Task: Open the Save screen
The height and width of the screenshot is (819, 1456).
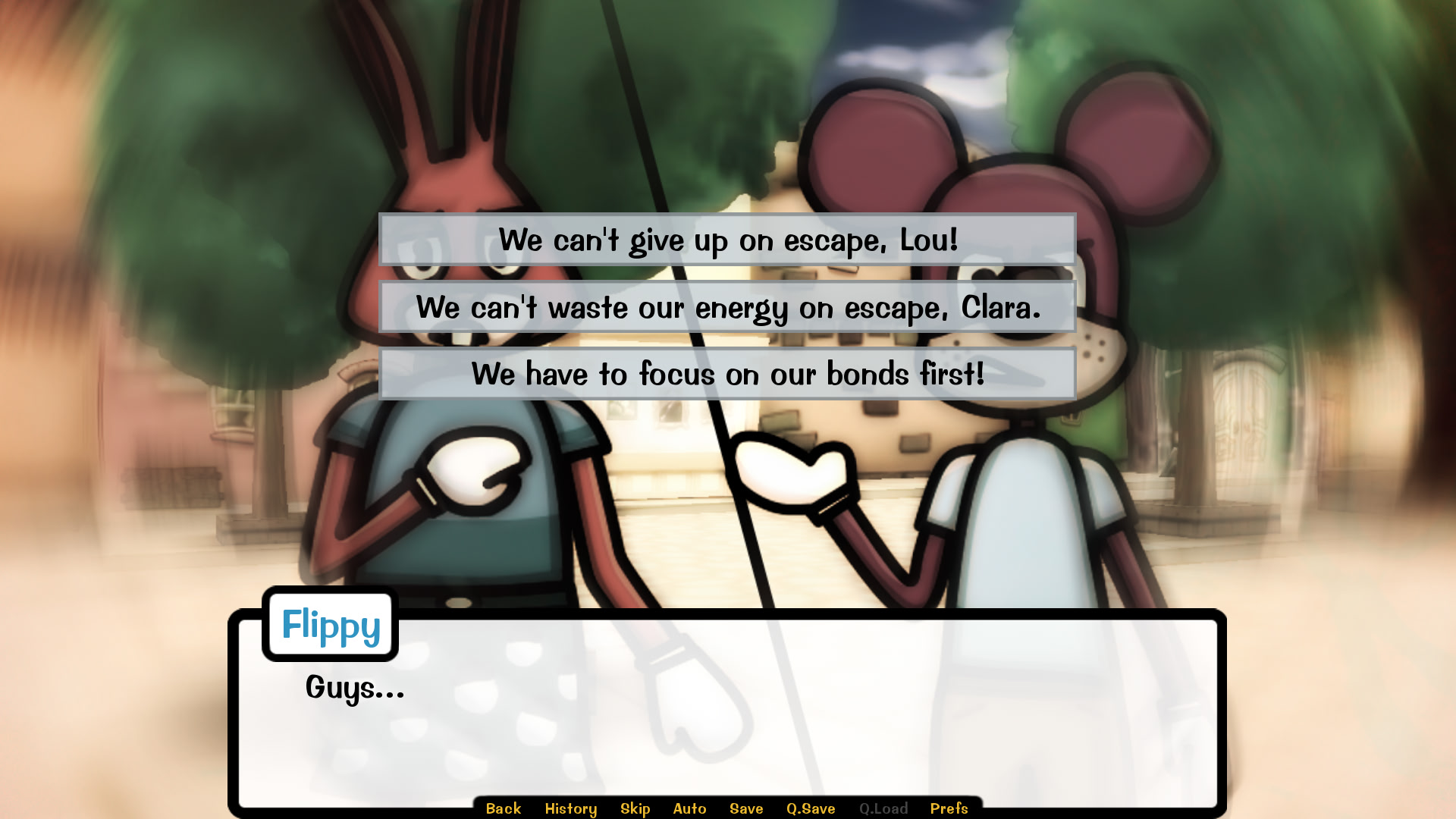Action: coord(746,808)
